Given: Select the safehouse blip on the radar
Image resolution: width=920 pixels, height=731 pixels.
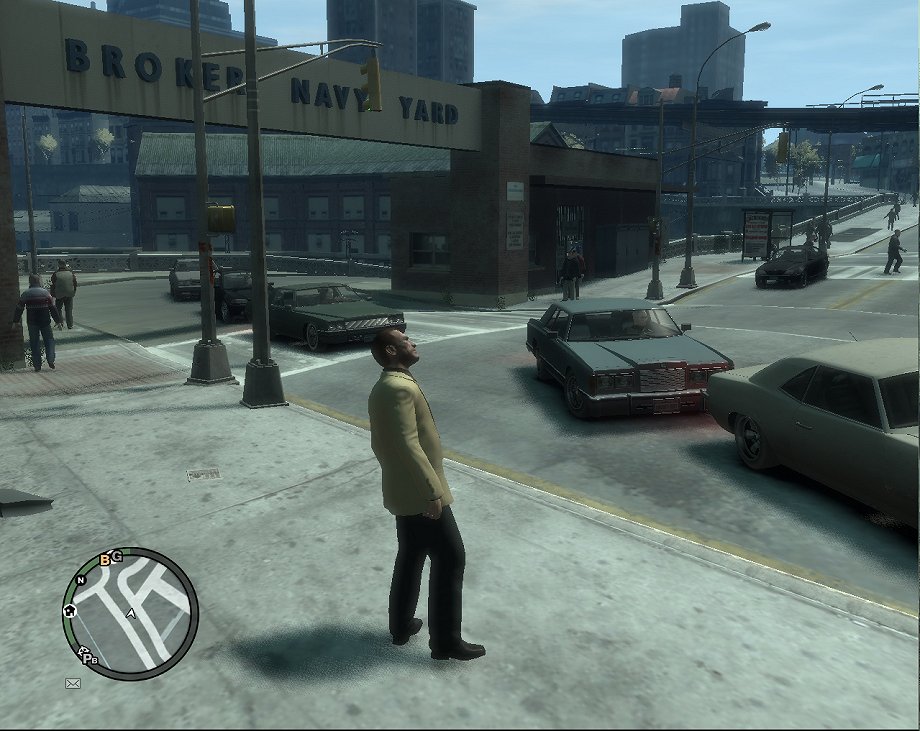Looking at the screenshot, I should click(70, 610).
